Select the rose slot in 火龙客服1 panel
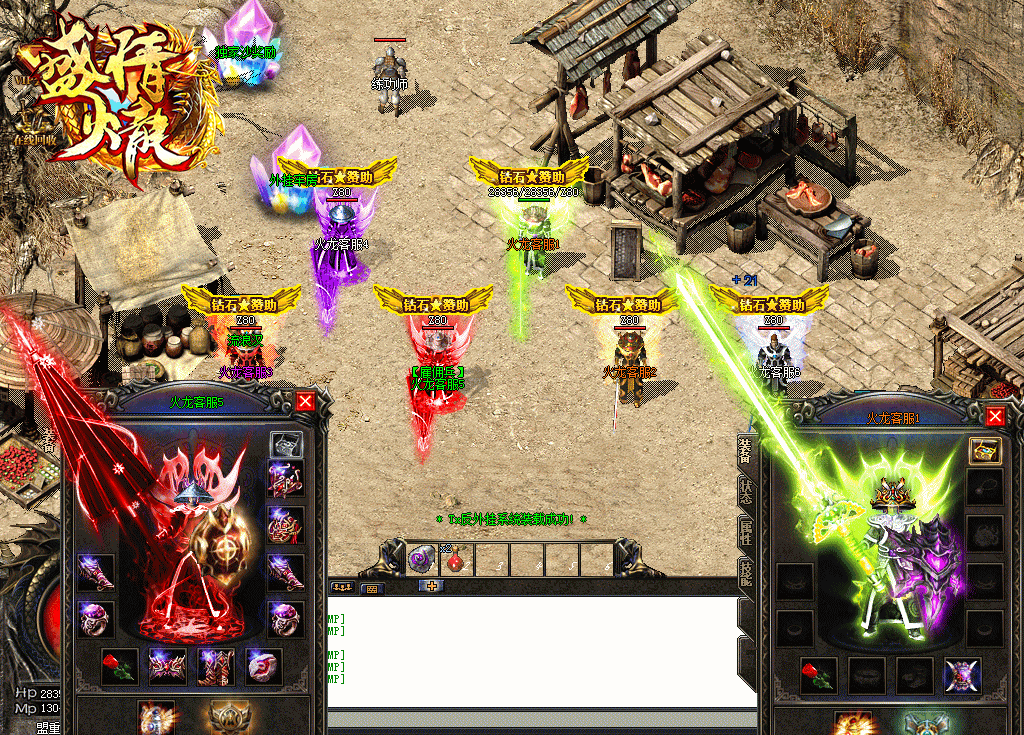This screenshot has width=1024, height=735. [x=819, y=676]
